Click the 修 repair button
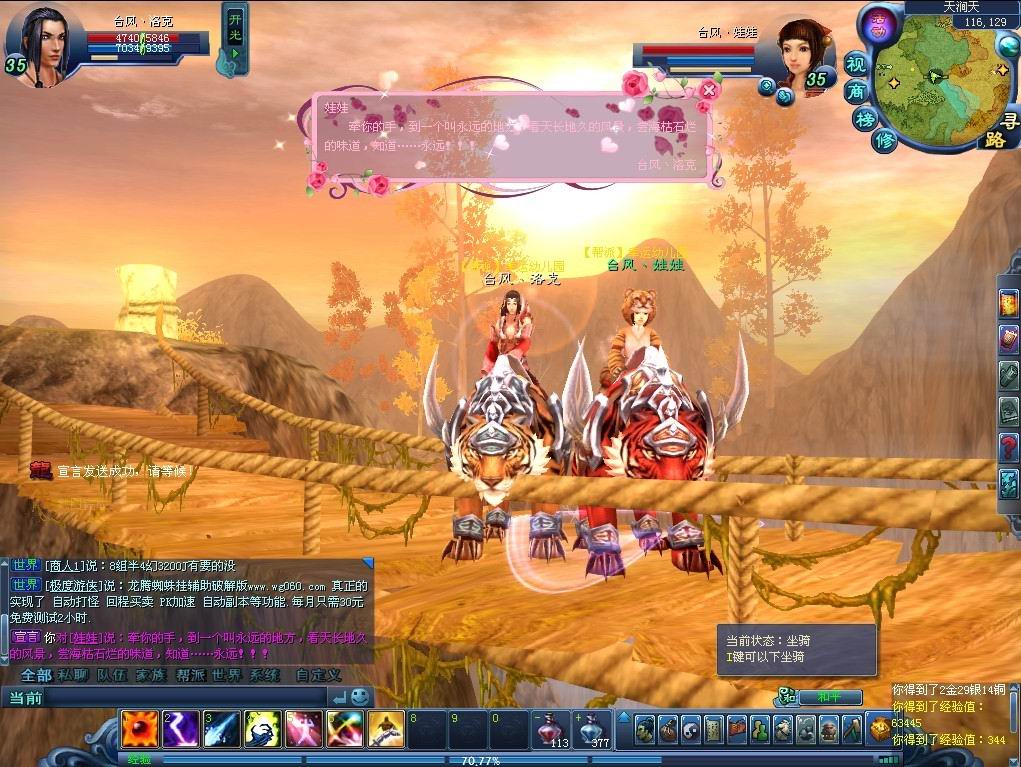 point(884,141)
